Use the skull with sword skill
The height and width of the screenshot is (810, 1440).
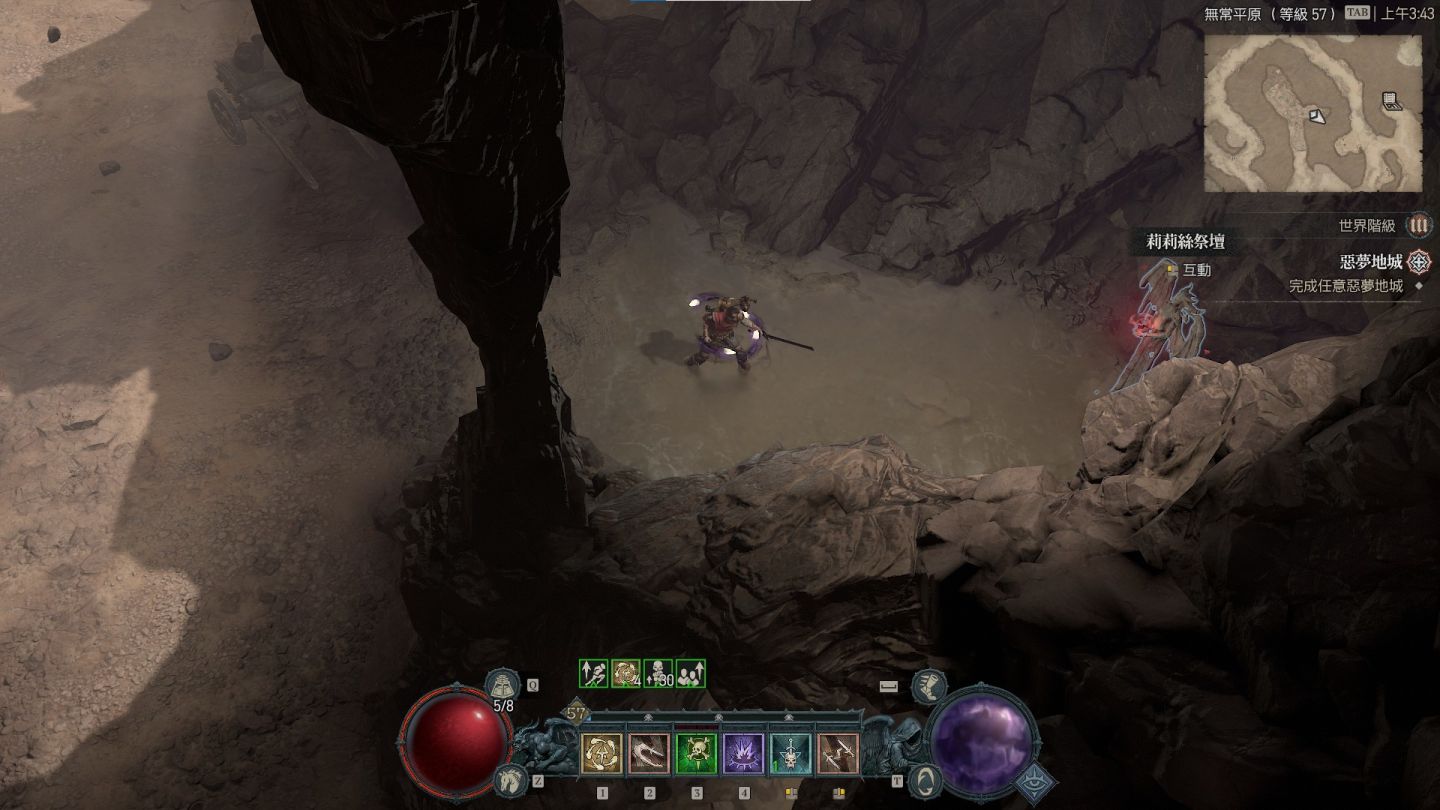pos(791,753)
